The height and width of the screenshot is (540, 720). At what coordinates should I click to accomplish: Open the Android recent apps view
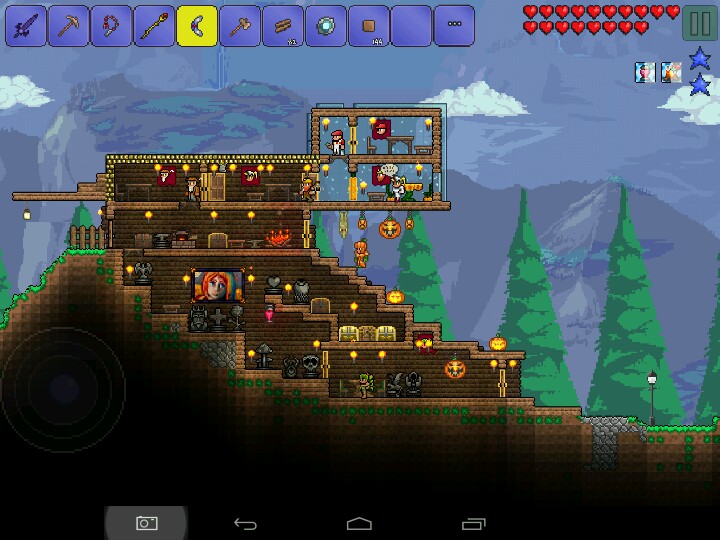[474, 523]
